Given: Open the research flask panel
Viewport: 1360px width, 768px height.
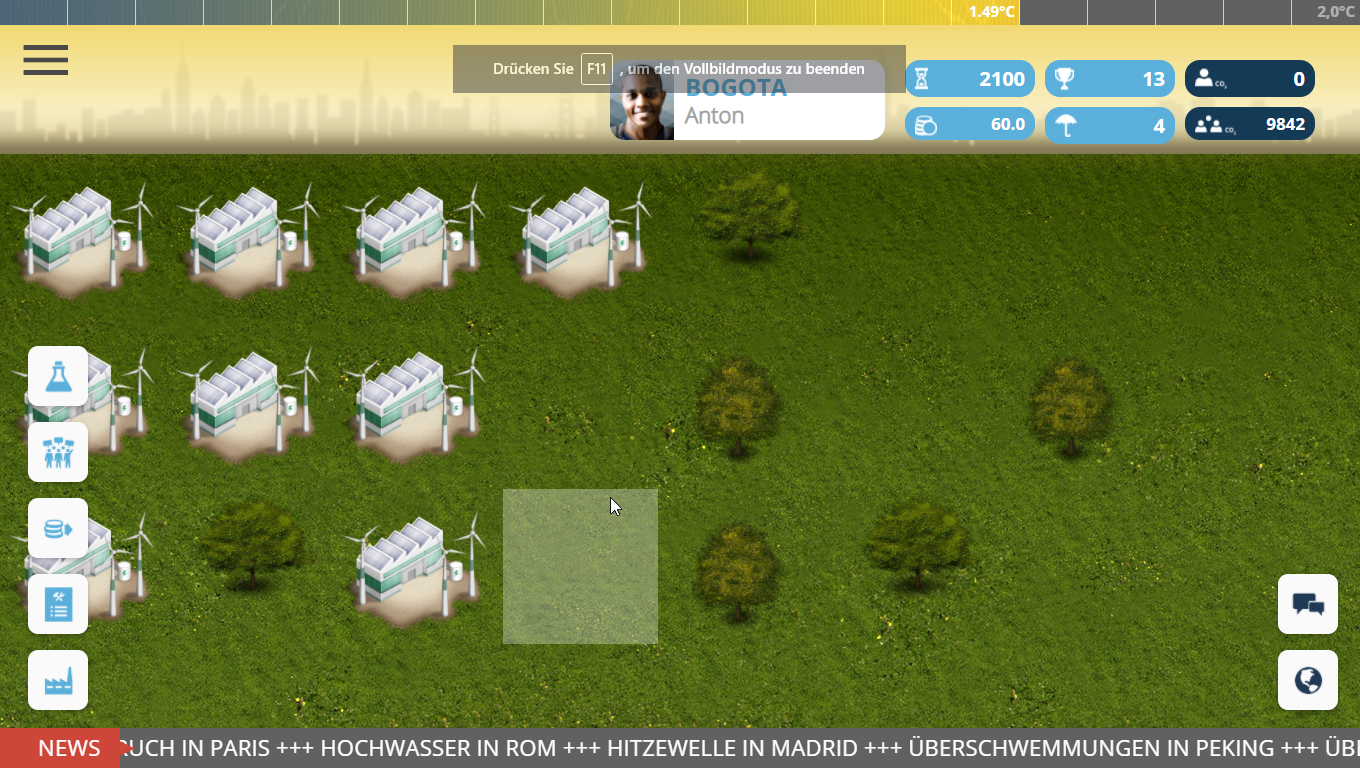Looking at the screenshot, I should (x=58, y=376).
